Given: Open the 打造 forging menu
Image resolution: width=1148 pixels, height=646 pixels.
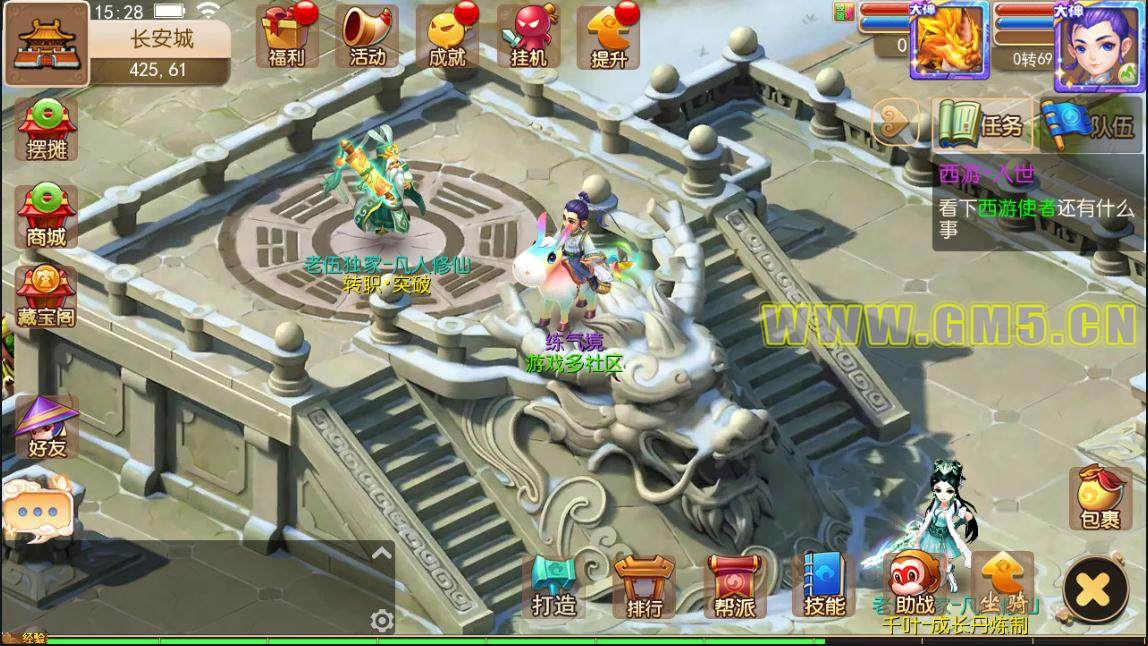Looking at the screenshot, I should [x=553, y=587].
